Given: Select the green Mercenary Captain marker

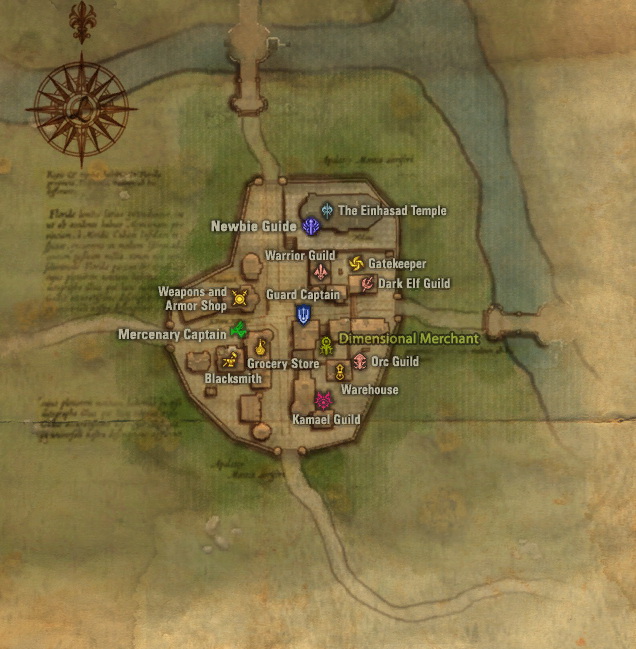Looking at the screenshot, I should pyautogui.click(x=238, y=331).
